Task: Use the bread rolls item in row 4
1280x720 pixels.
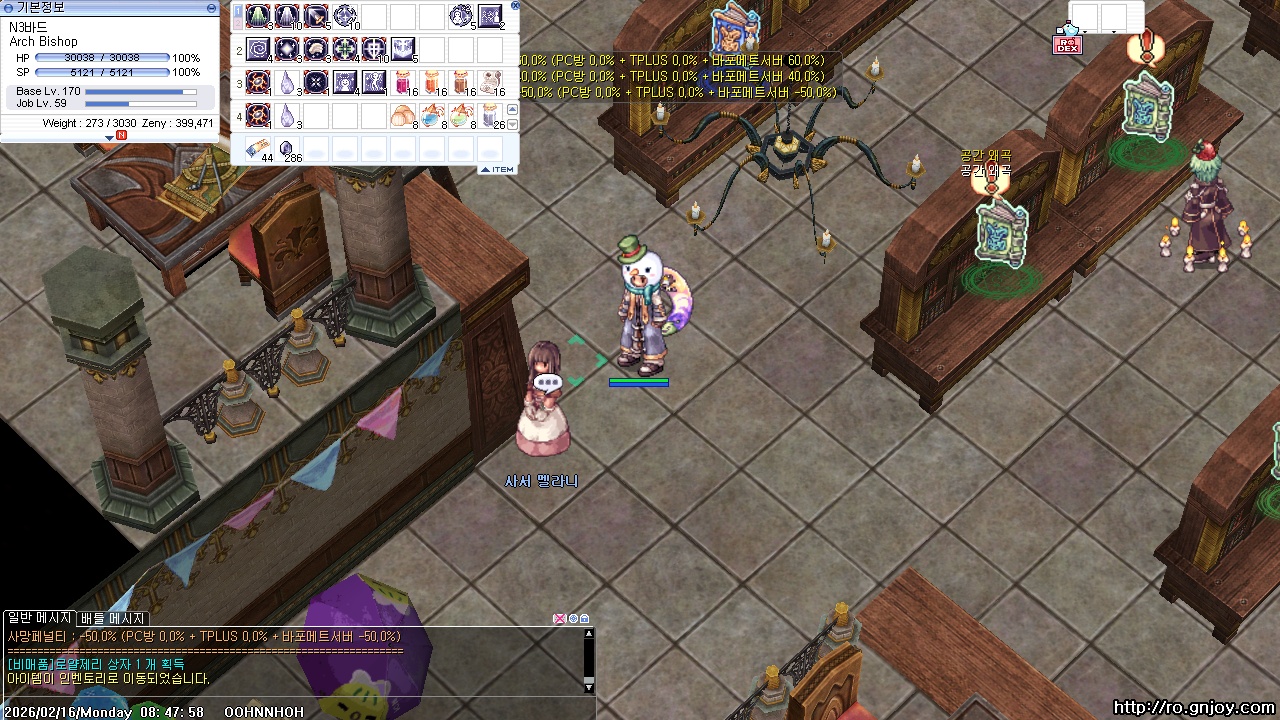Action: (403, 115)
